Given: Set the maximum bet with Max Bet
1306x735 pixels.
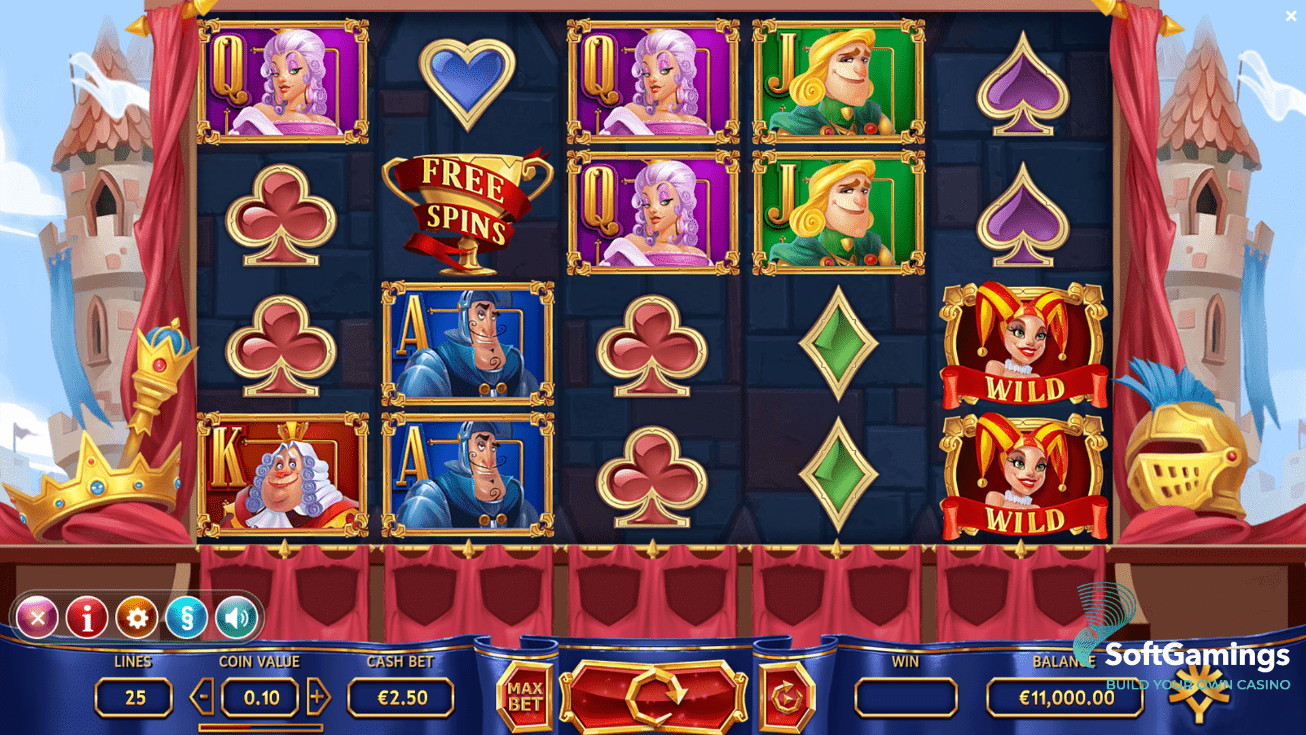Looking at the screenshot, I should tap(525, 696).
